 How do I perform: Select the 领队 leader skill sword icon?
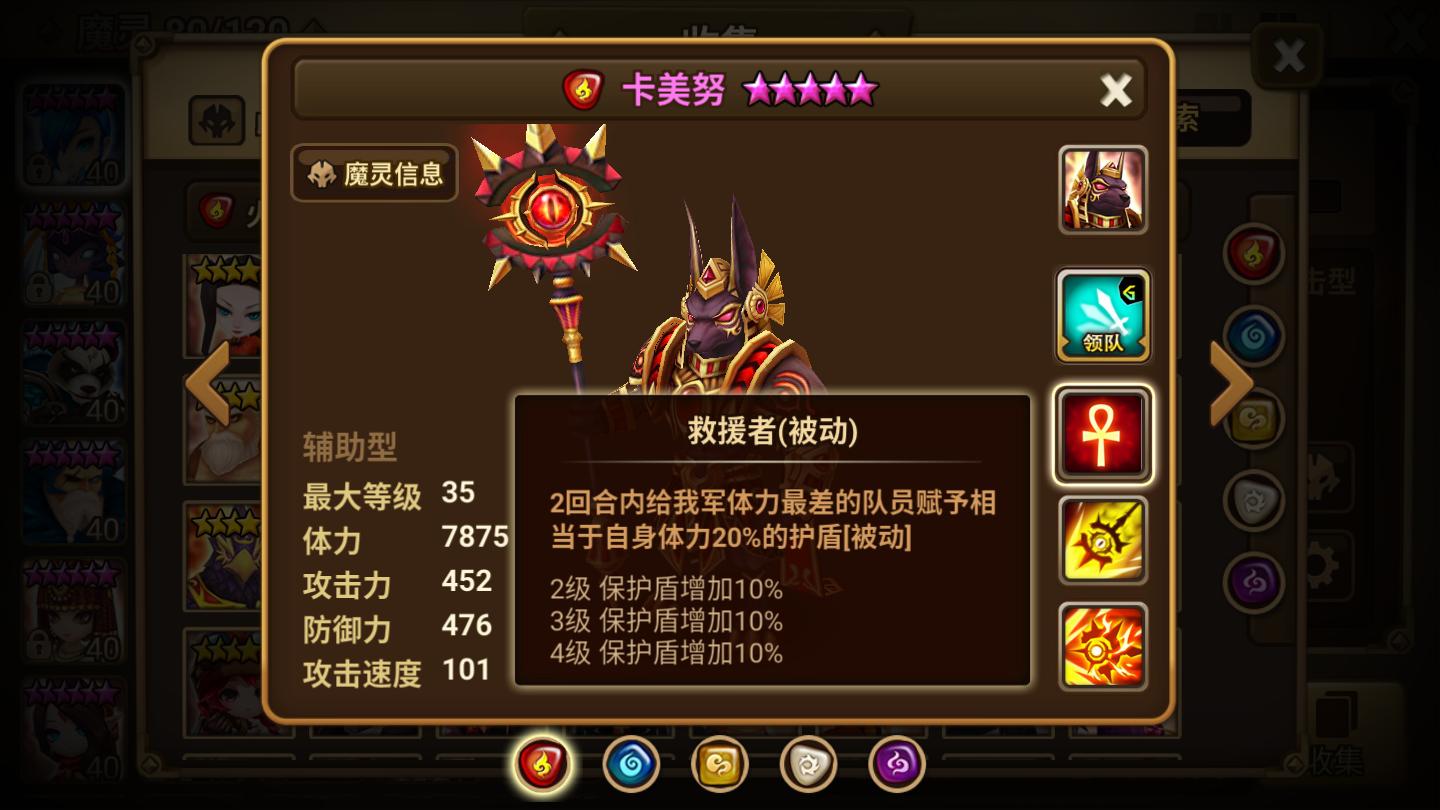(x=1103, y=315)
